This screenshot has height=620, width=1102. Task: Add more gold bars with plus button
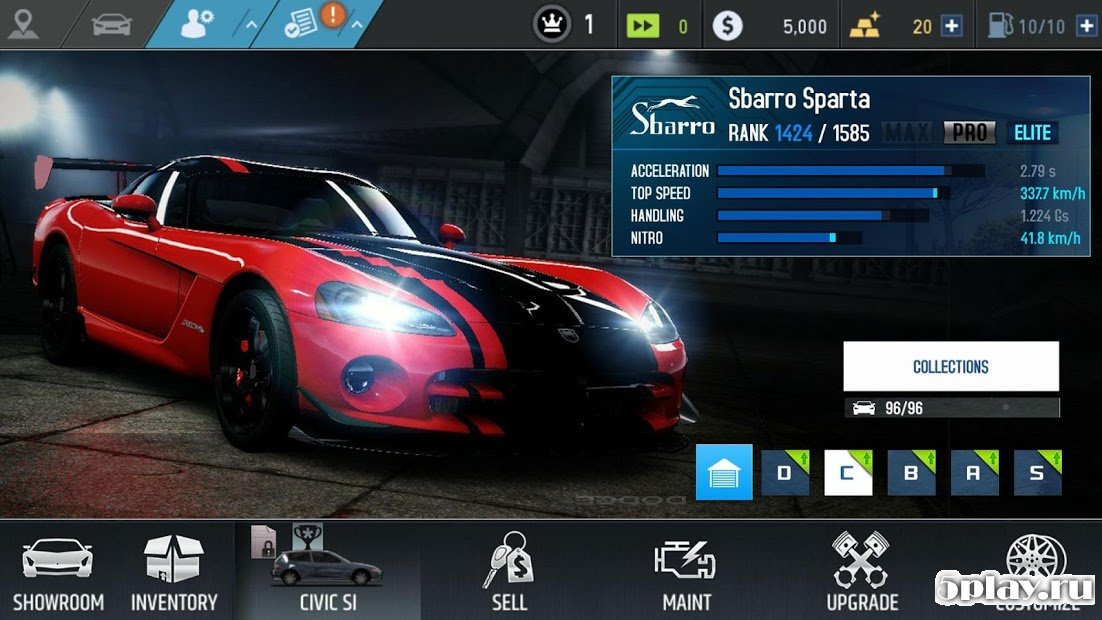[x=952, y=26]
